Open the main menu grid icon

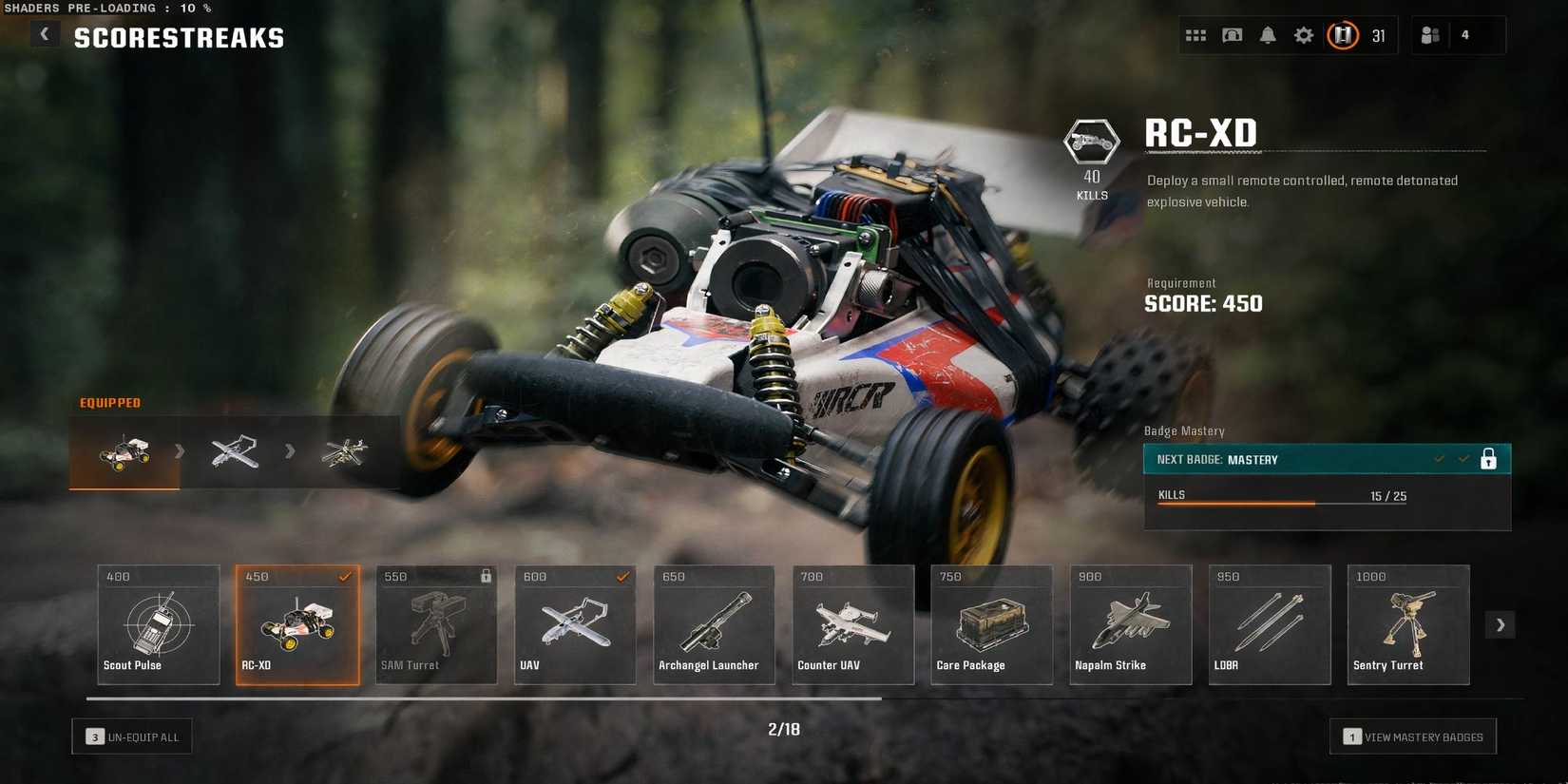point(1195,34)
